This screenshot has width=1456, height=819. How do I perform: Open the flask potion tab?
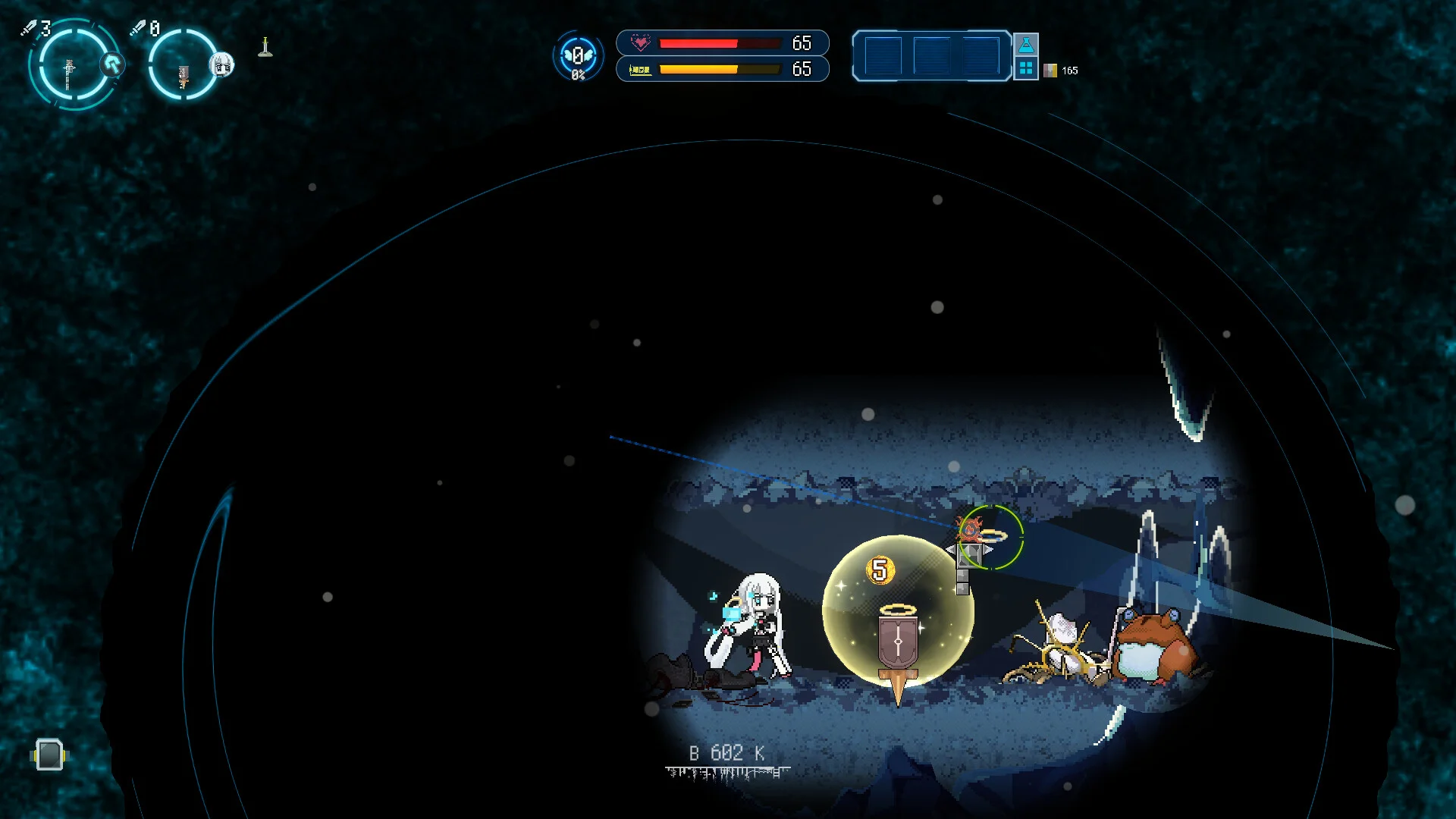pyautogui.click(x=1026, y=44)
